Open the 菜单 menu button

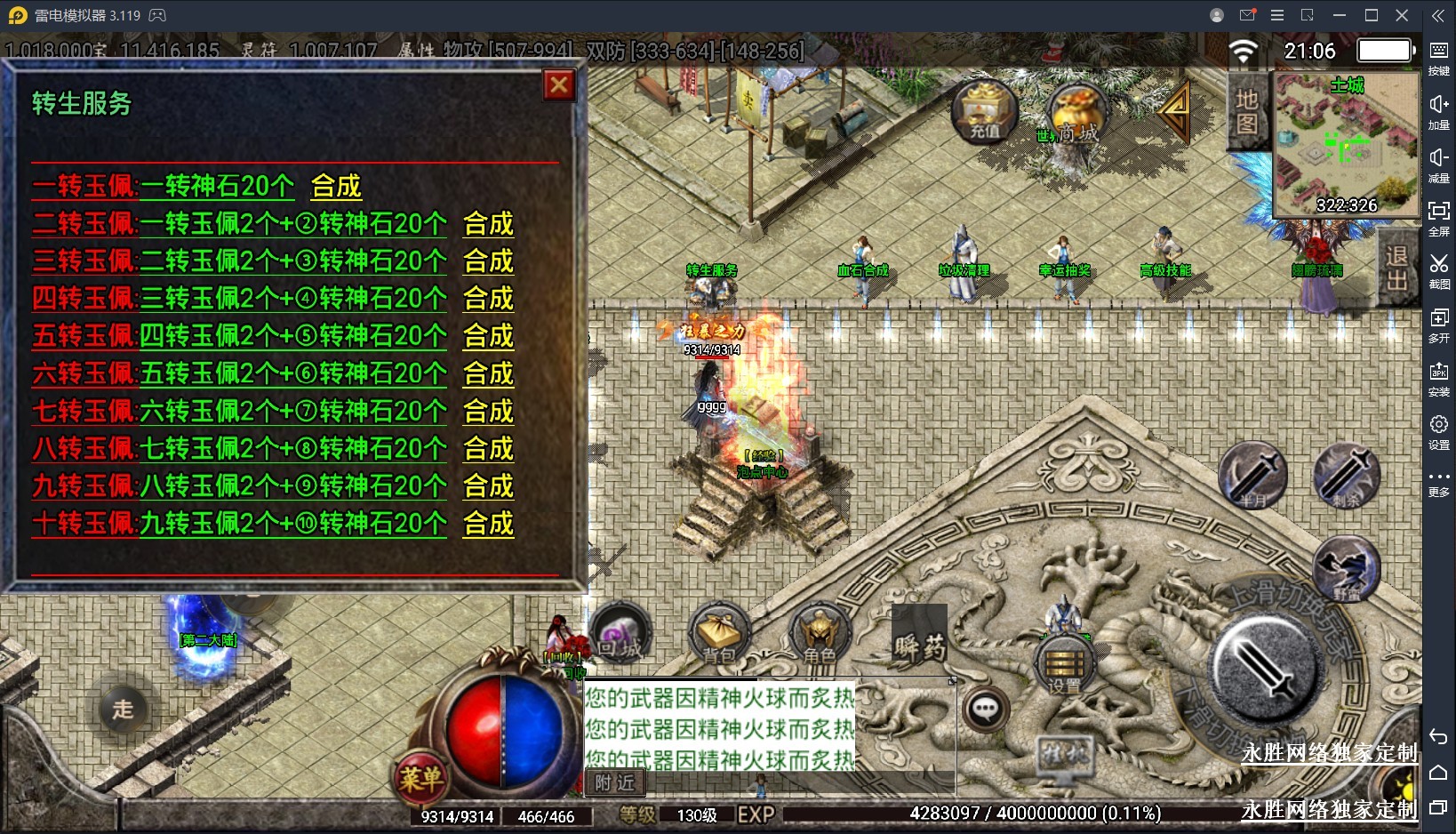point(420,779)
